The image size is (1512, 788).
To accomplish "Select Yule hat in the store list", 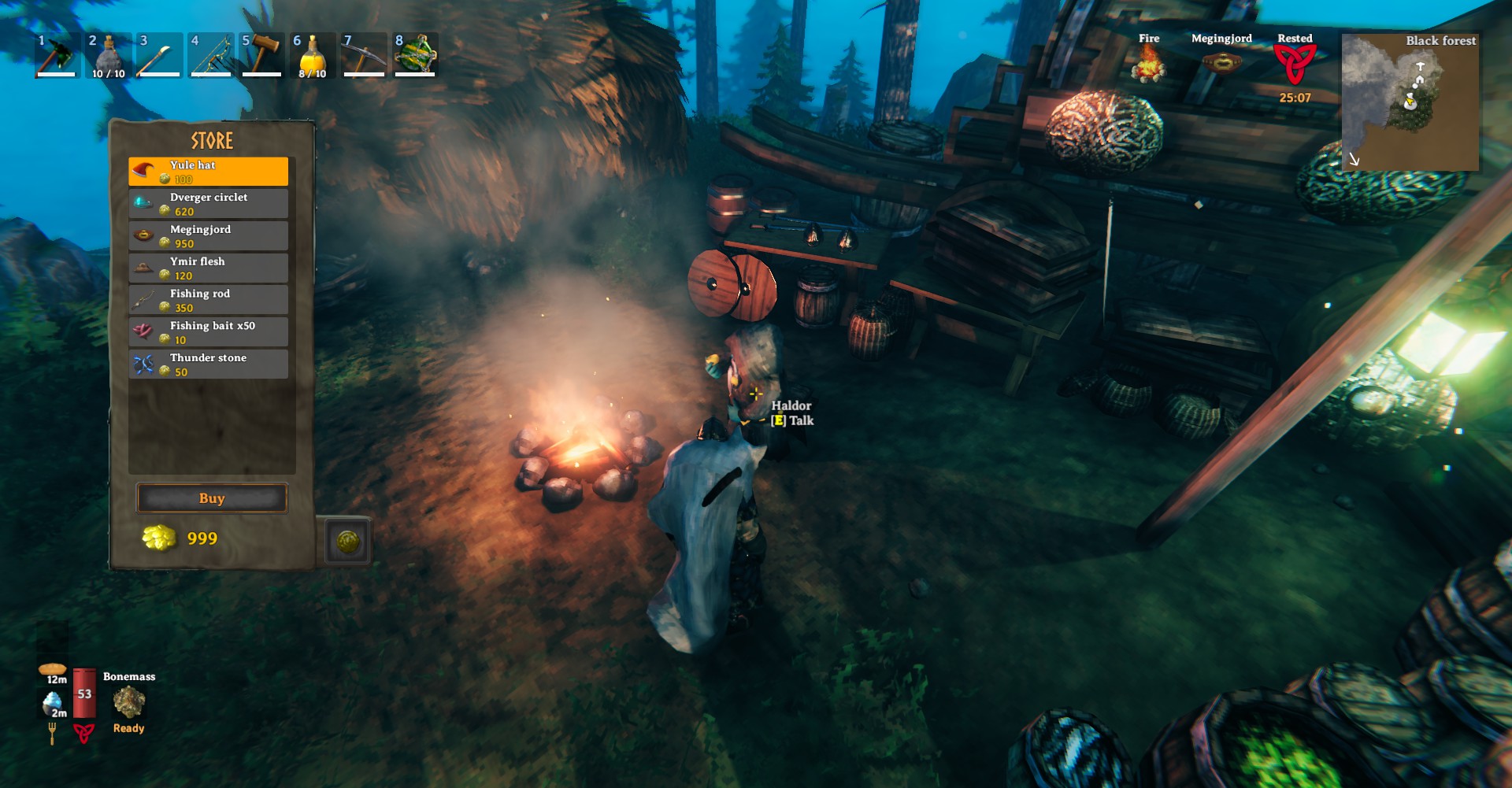I will (208, 172).
